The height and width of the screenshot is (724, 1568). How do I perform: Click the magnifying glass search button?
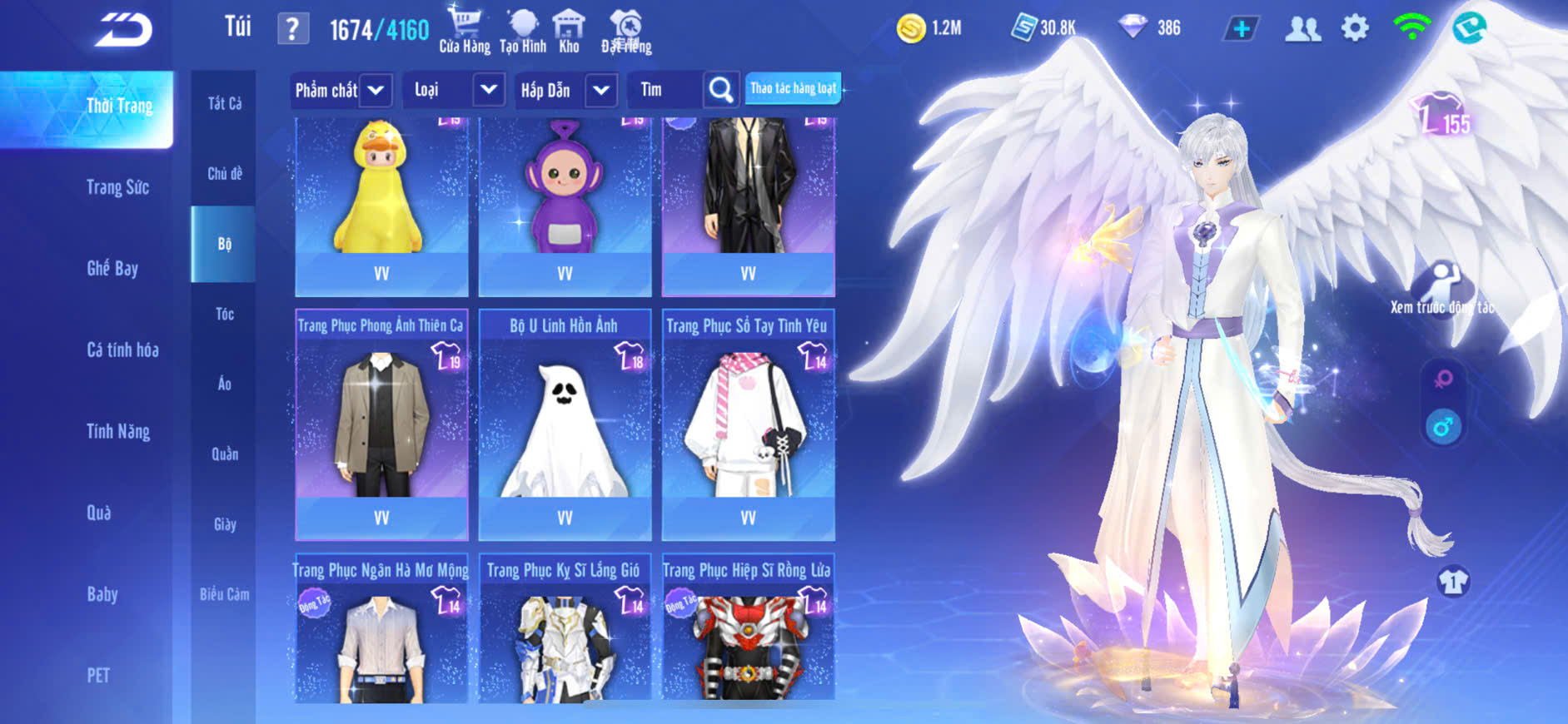pos(720,90)
